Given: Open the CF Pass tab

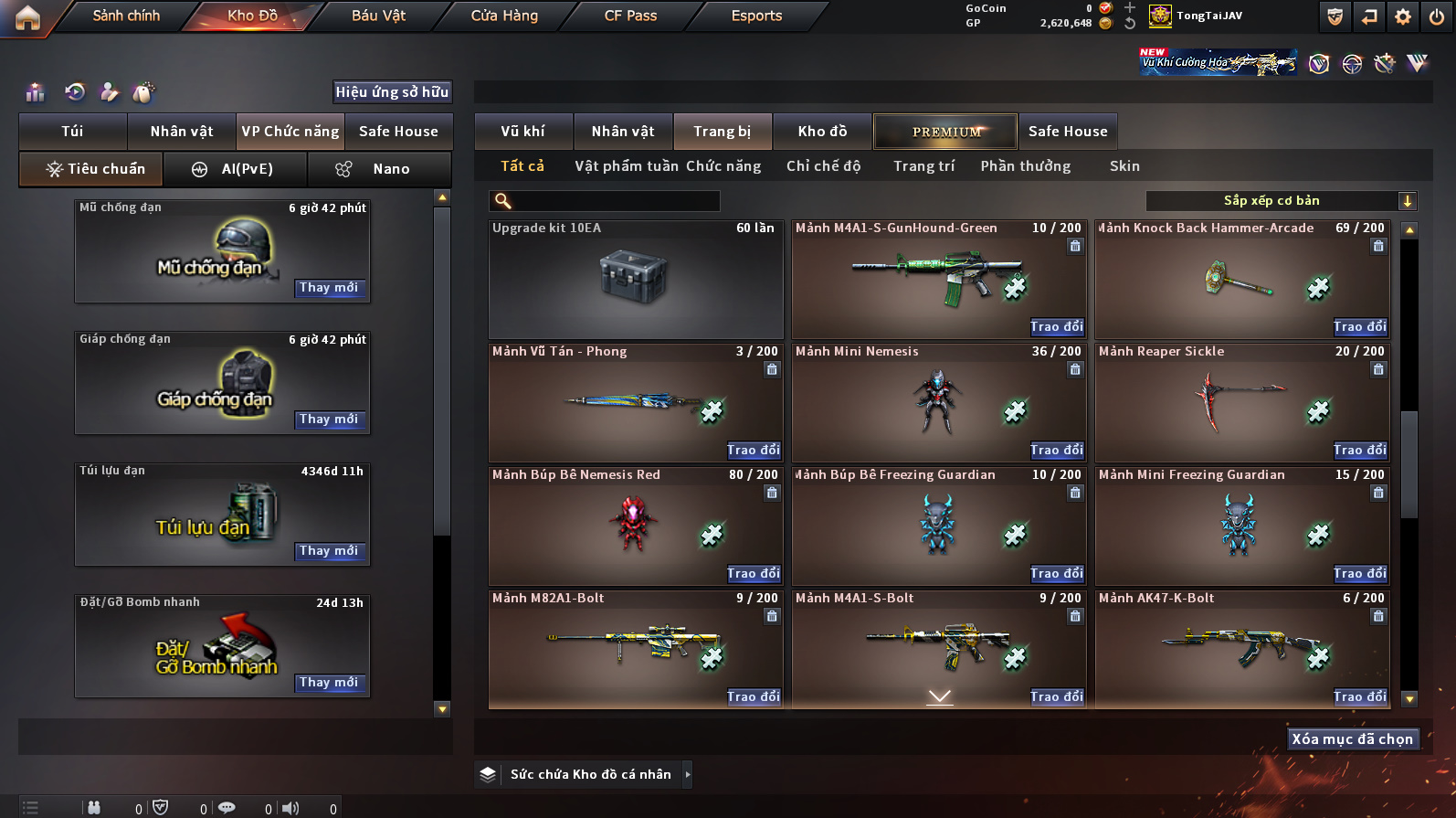Looking at the screenshot, I should [630, 16].
